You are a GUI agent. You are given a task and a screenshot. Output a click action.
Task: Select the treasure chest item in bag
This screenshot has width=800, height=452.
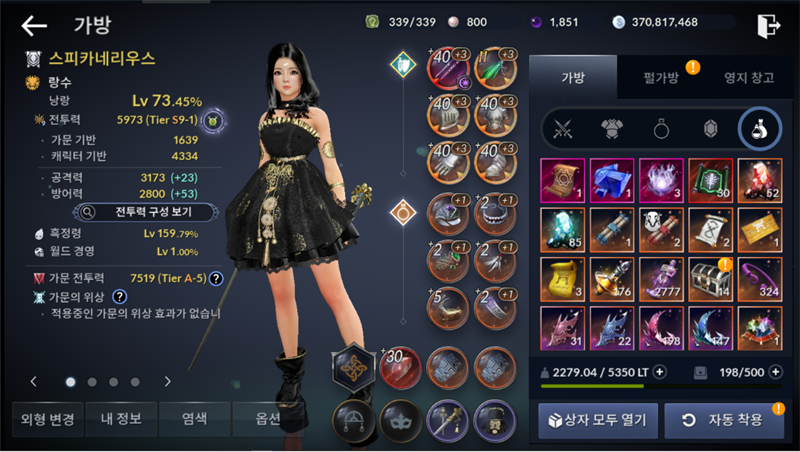710,280
